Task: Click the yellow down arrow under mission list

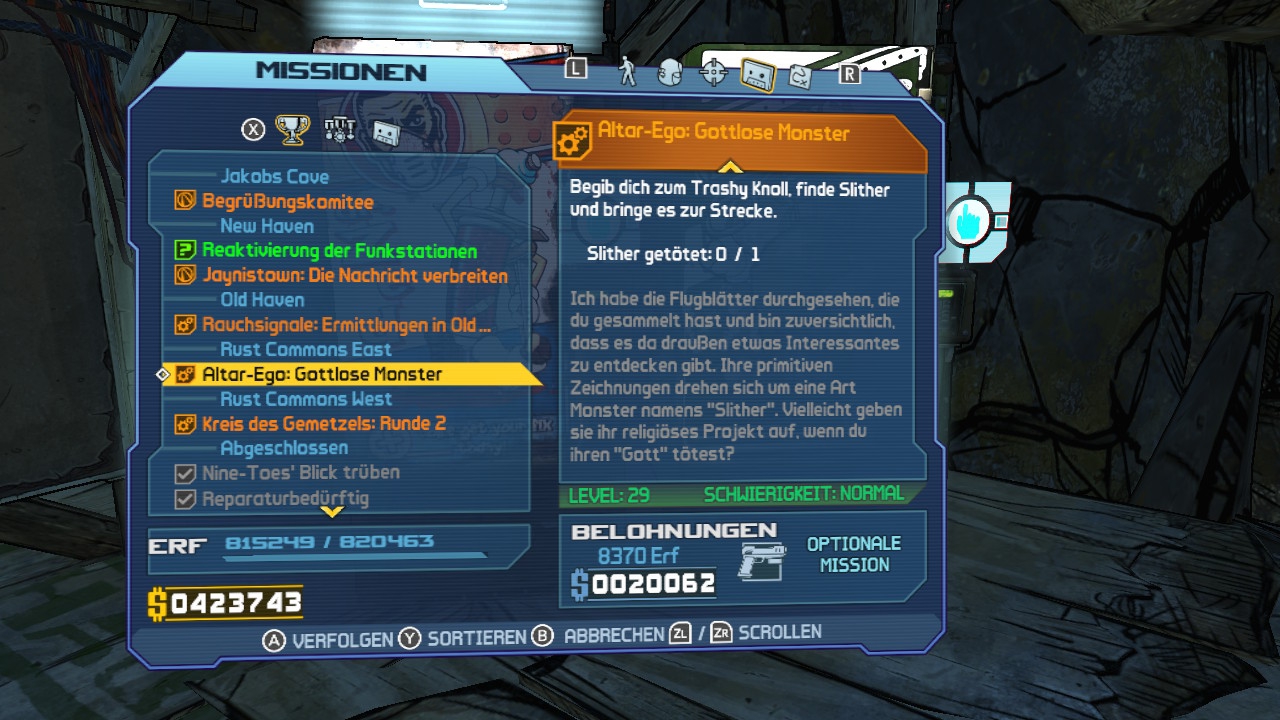Action: click(332, 512)
